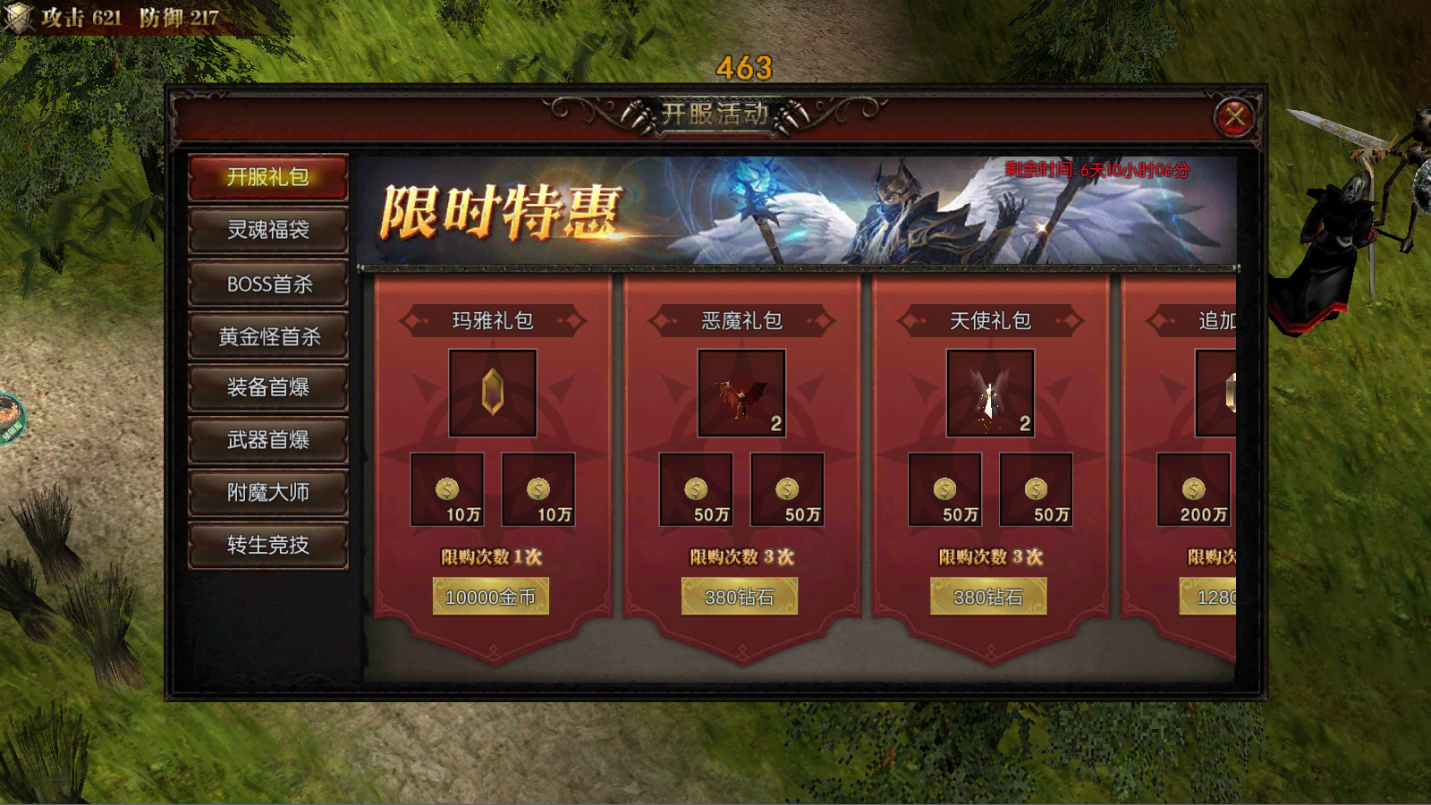Open the 灵魂福袋 tab
Screen dimensions: 1431x805
(268, 230)
